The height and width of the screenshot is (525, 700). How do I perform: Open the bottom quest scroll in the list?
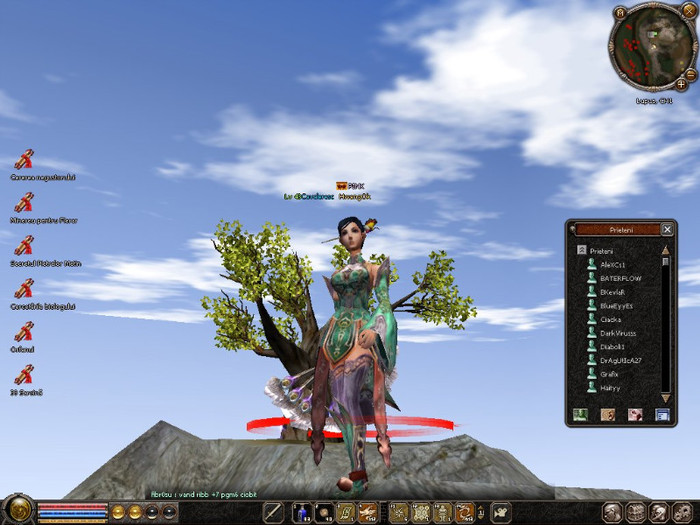tap(24, 374)
